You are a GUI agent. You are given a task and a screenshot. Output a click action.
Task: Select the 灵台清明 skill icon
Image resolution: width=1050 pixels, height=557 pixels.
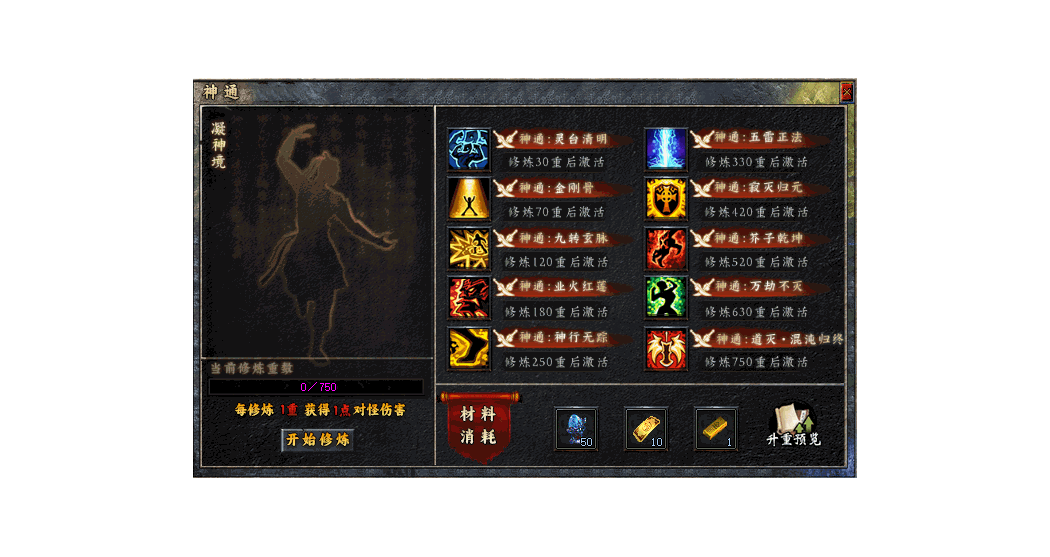pos(468,148)
